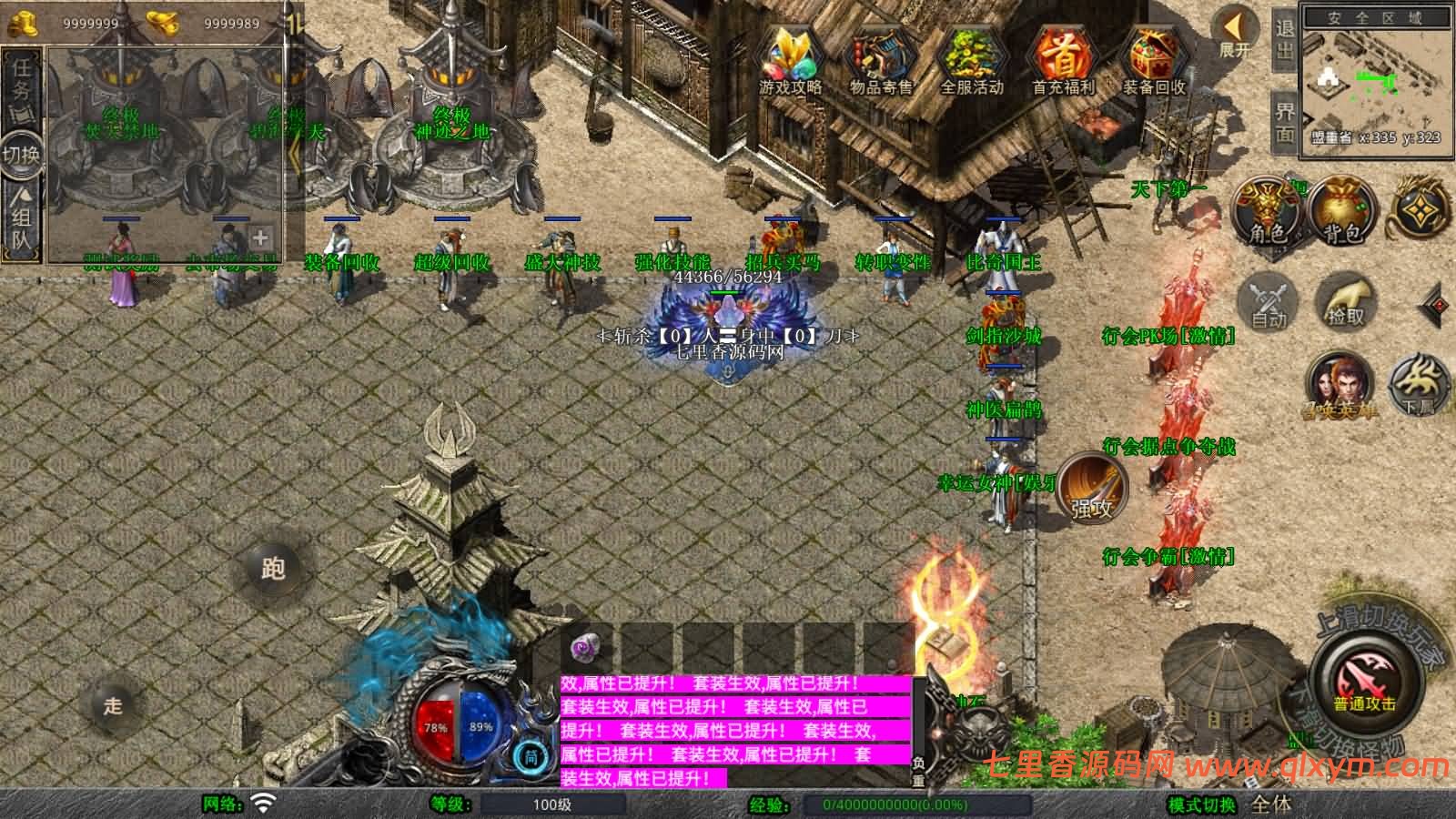Toggle the 模式切换 attack mode switch
Screen dimensions: 1456x819
click(x=1201, y=804)
